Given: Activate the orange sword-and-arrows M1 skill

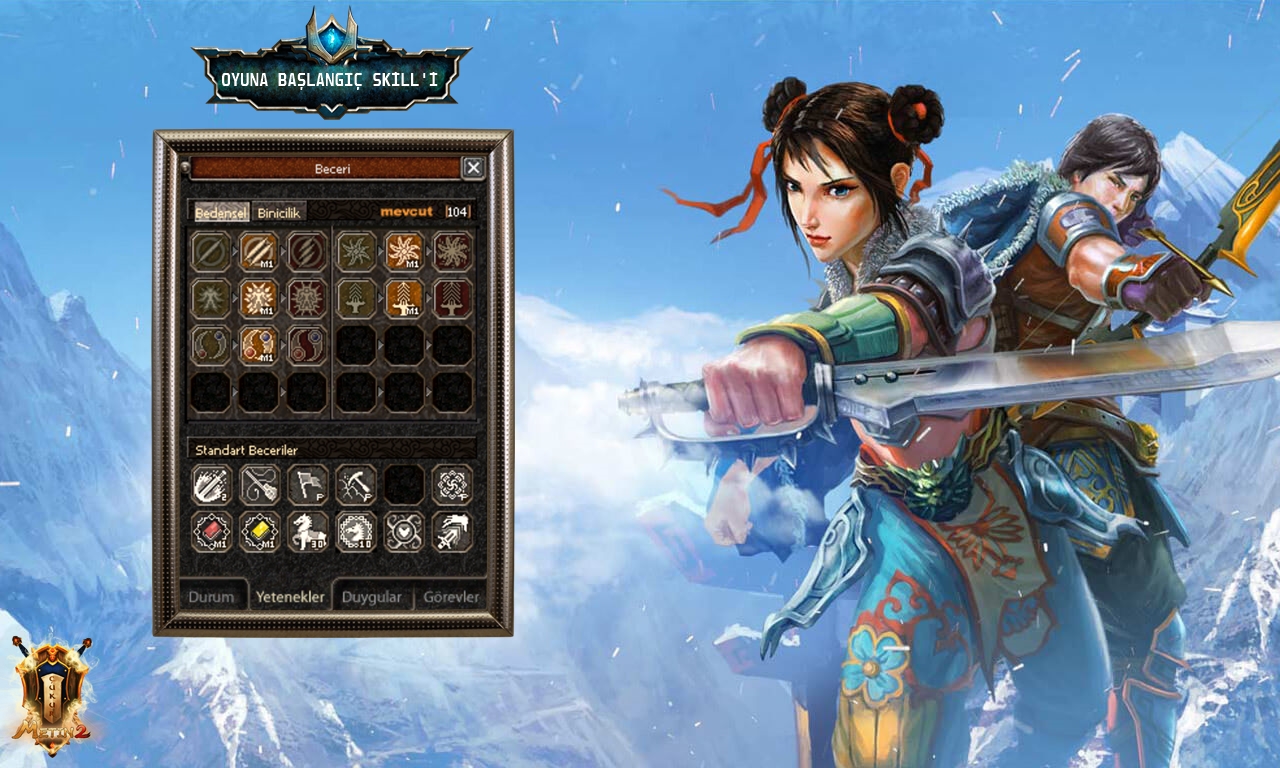Looking at the screenshot, I should coord(405,298).
